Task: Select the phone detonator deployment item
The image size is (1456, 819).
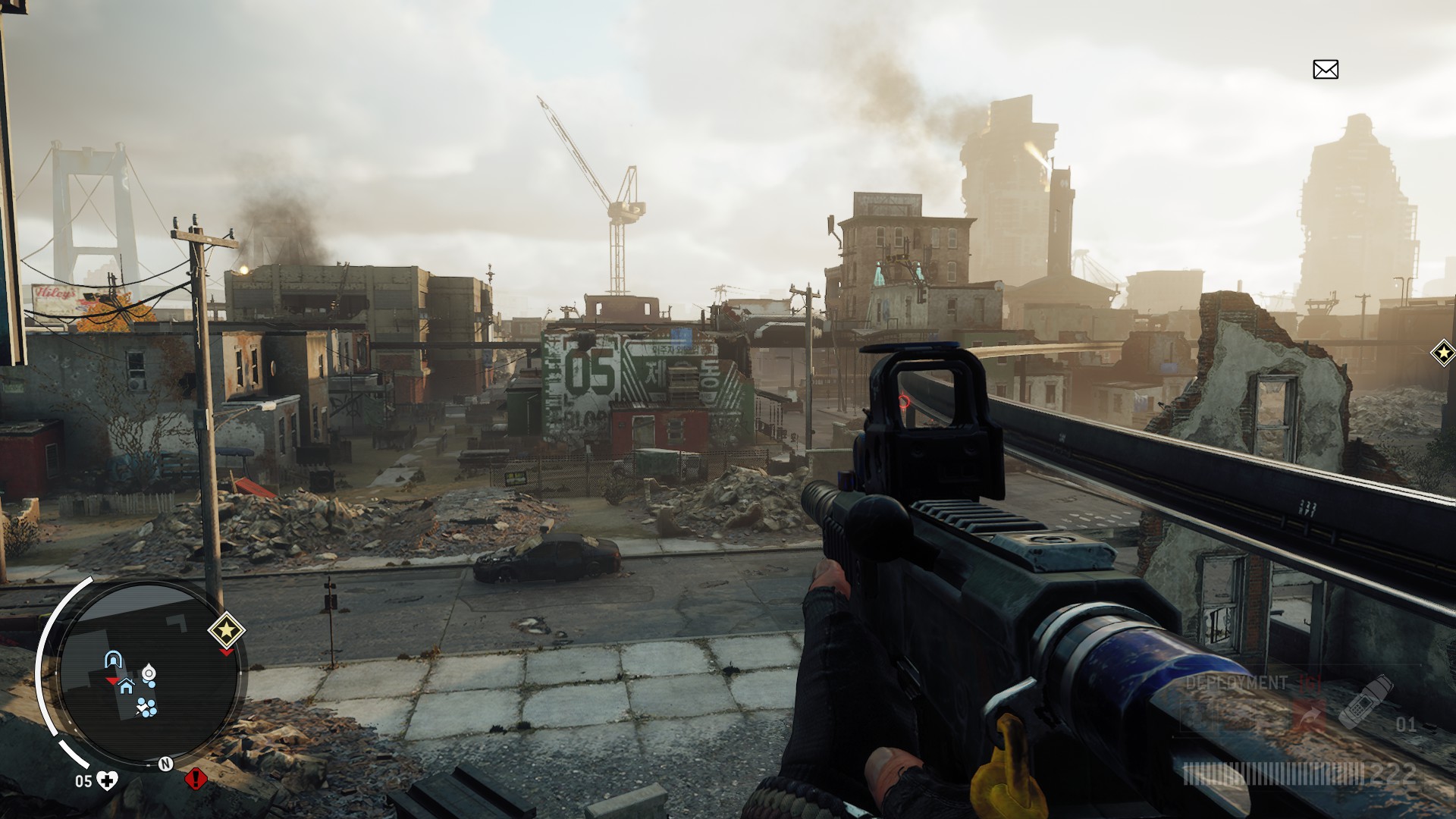Action: [1365, 700]
